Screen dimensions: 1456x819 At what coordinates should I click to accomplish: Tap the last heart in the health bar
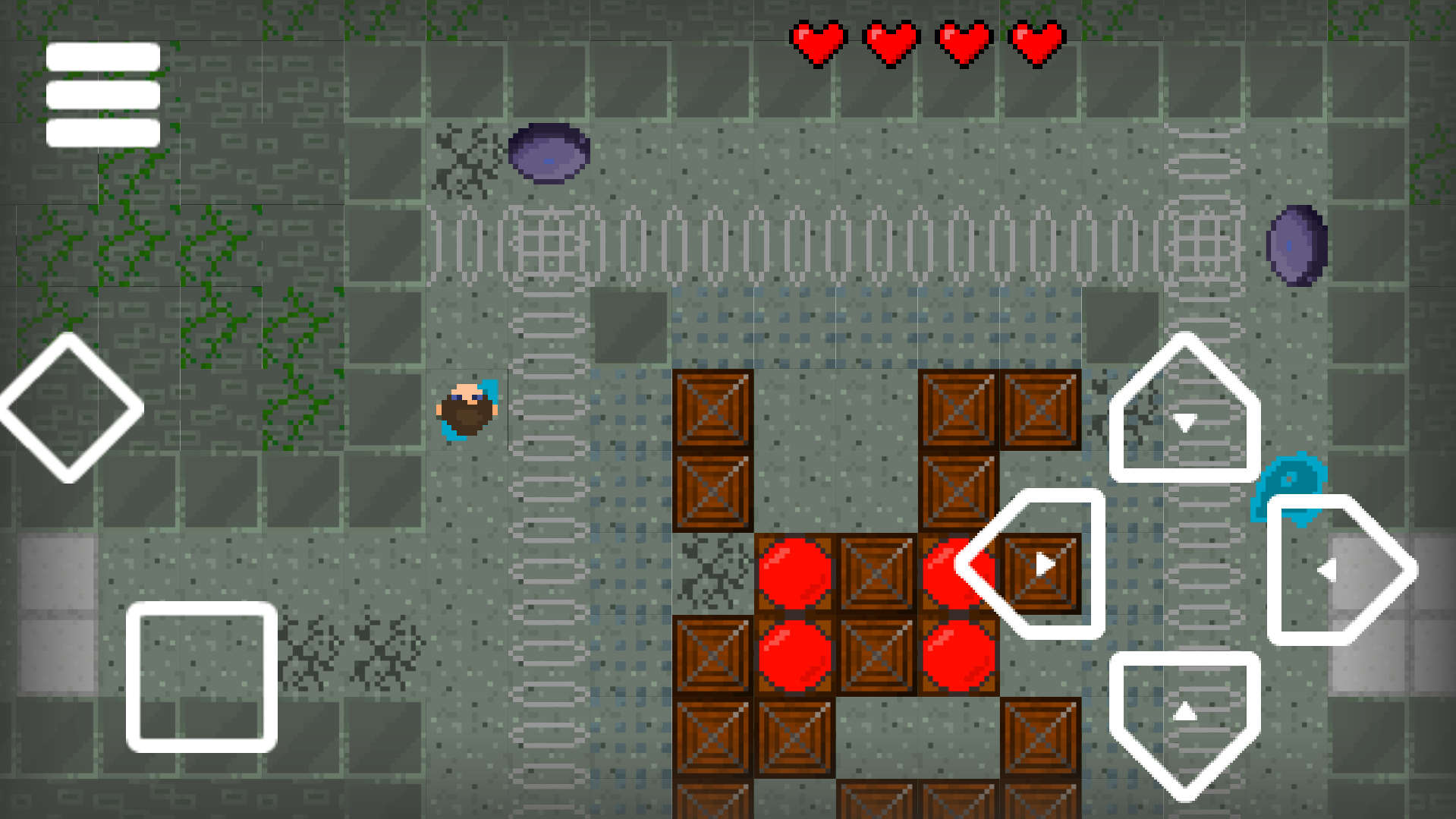[1036, 42]
